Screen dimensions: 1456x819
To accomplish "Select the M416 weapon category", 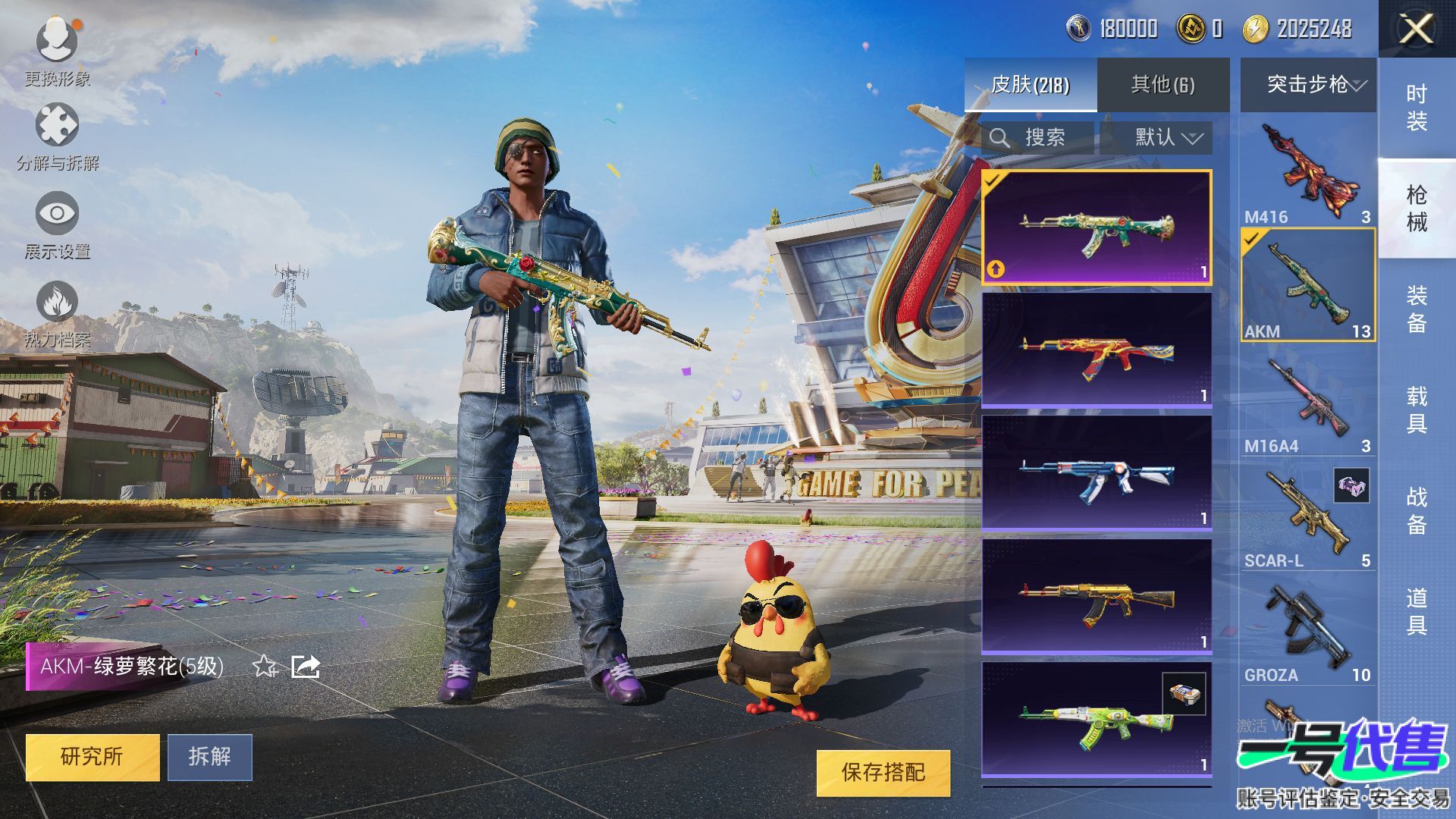I will [1308, 172].
